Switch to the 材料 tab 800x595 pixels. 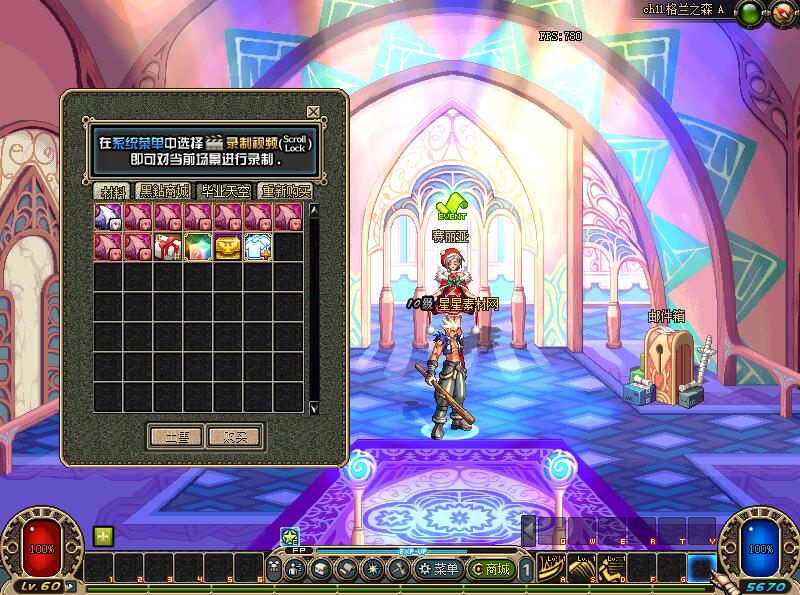[111, 191]
